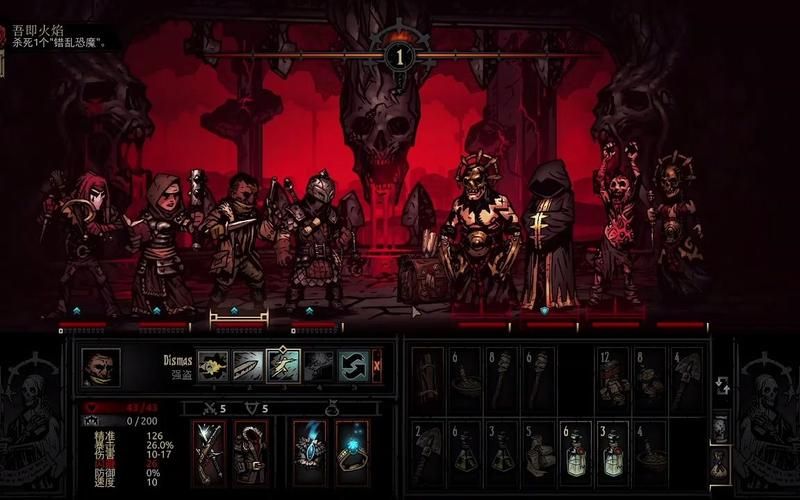Activate the lunging figure skill

click(x=283, y=366)
